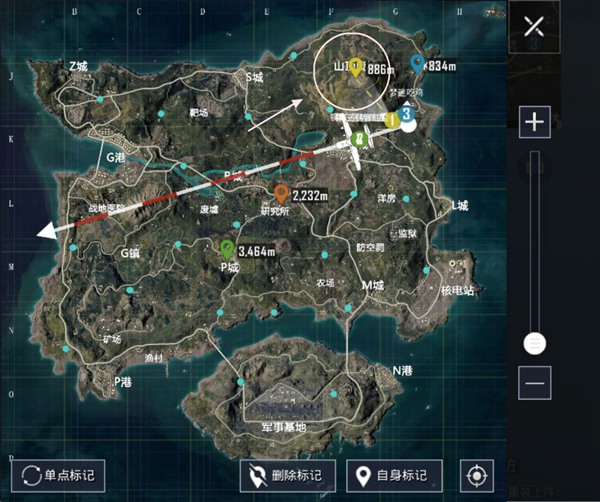600x502 pixels.
Task: Select the yellow 886m map marker
Action: pos(354,68)
